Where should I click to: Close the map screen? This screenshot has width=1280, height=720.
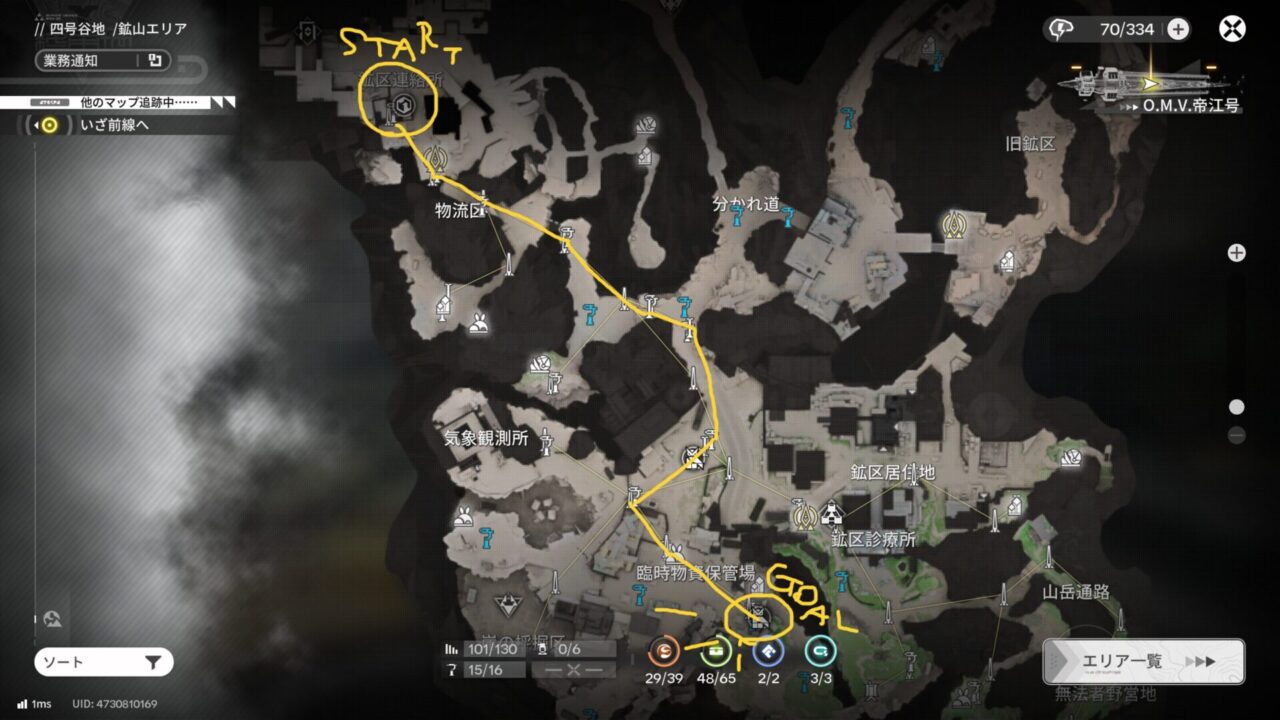pos(1232,28)
